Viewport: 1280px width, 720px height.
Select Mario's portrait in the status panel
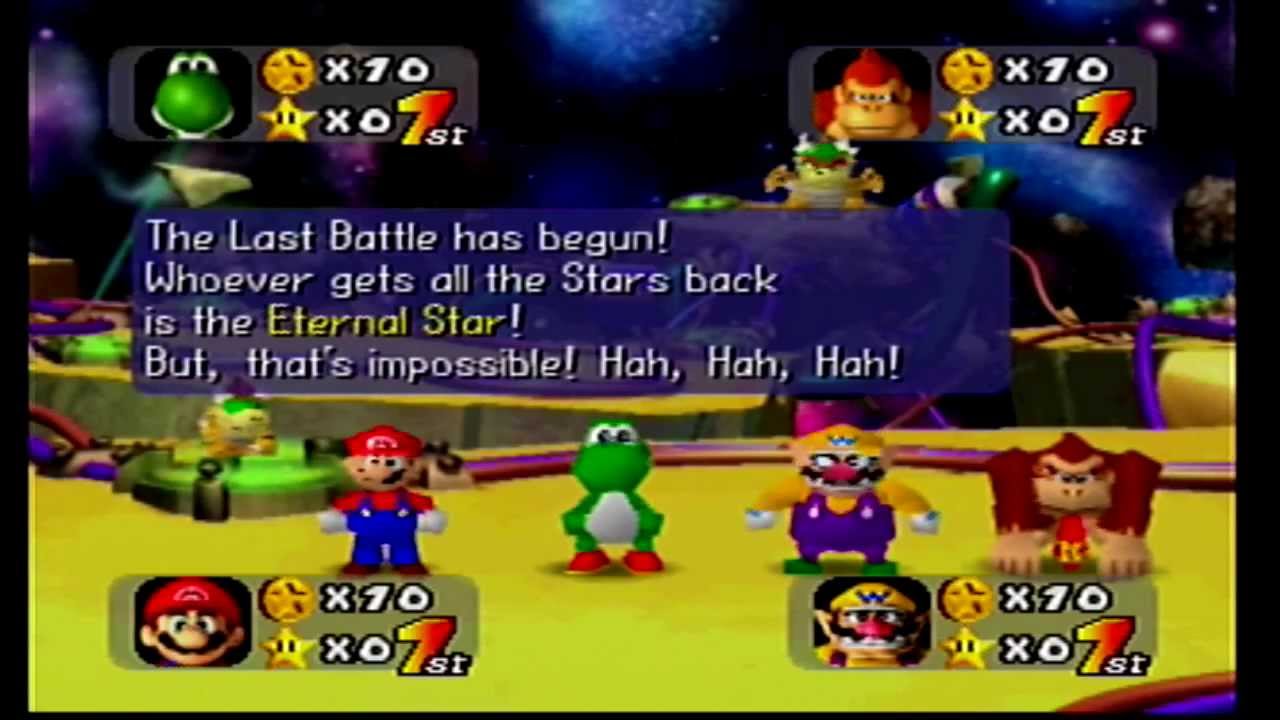coord(192,622)
